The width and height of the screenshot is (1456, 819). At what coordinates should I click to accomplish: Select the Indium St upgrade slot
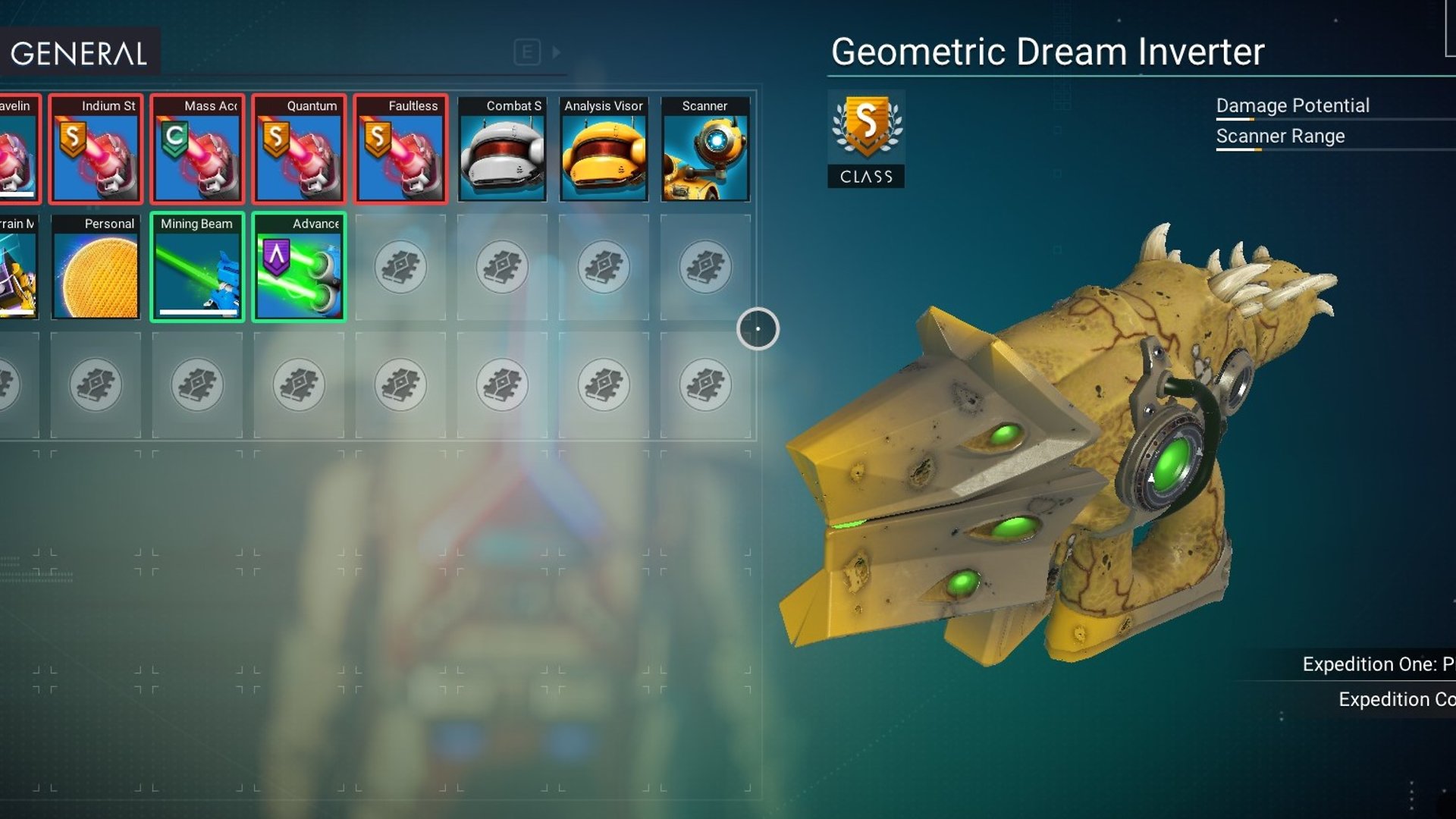[x=96, y=150]
